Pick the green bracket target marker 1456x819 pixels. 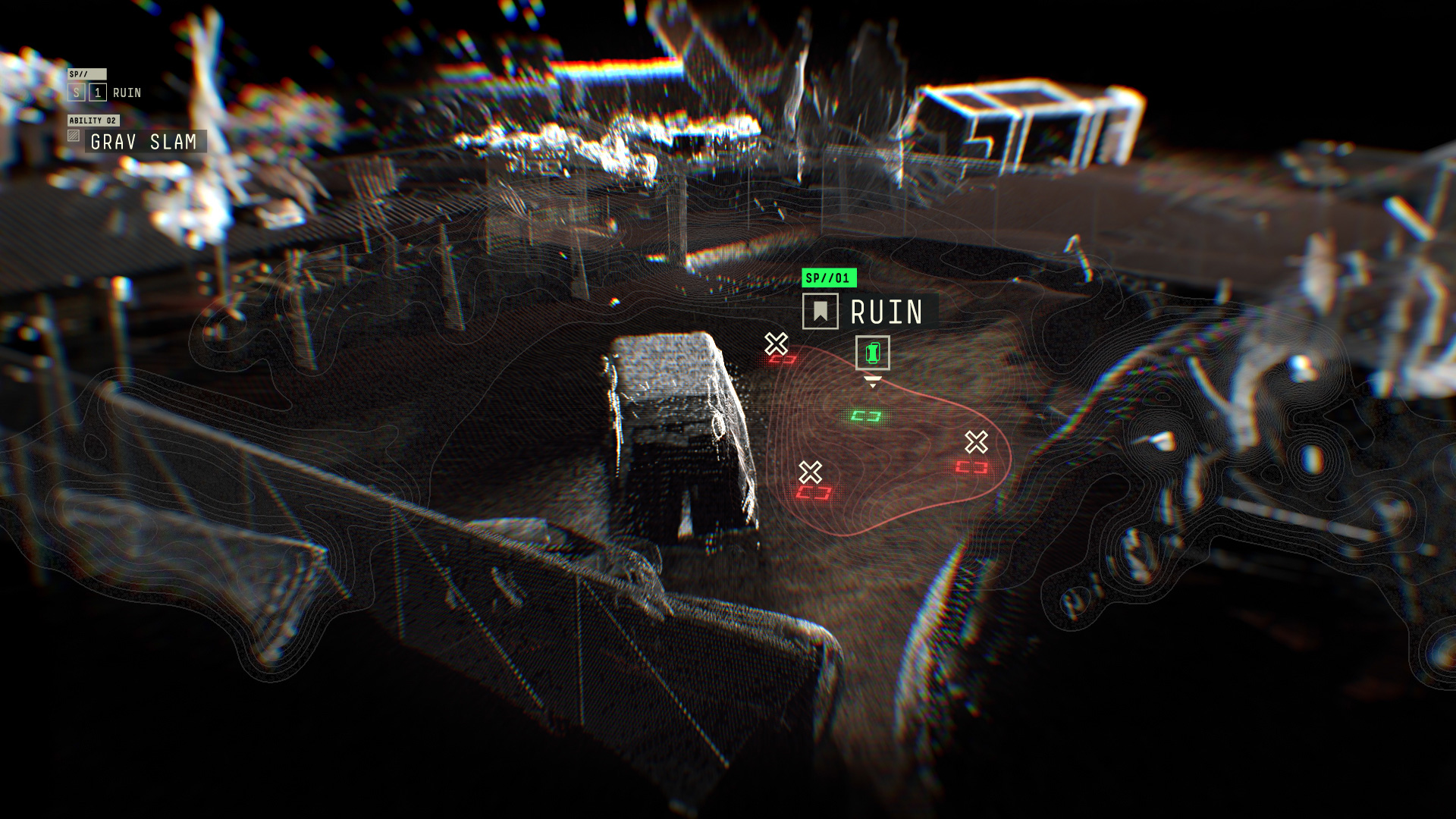(x=865, y=416)
